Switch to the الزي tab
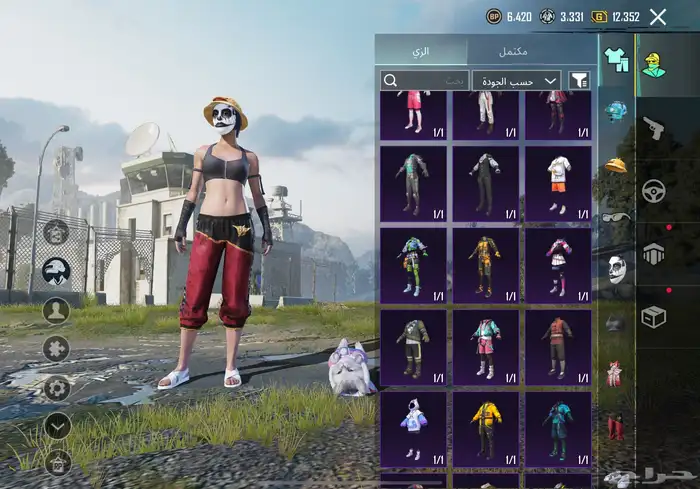 click(421, 51)
